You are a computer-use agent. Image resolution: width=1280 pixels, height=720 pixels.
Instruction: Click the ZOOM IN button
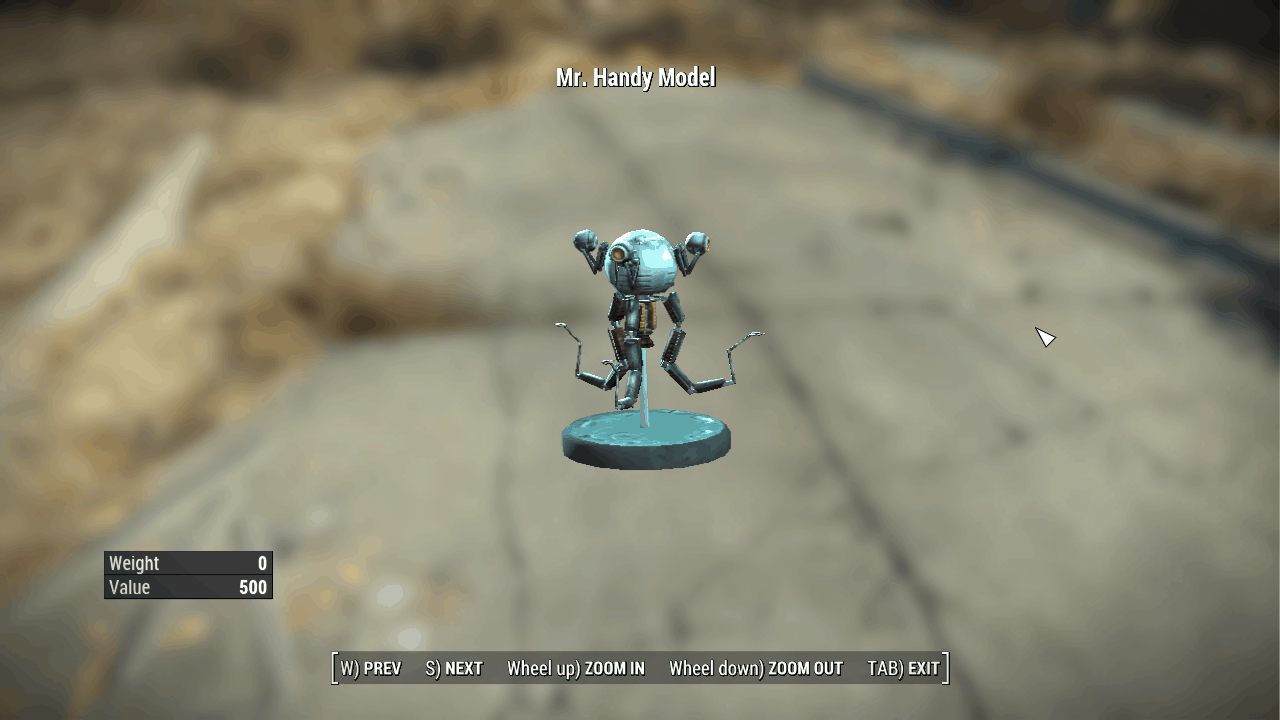click(x=576, y=669)
